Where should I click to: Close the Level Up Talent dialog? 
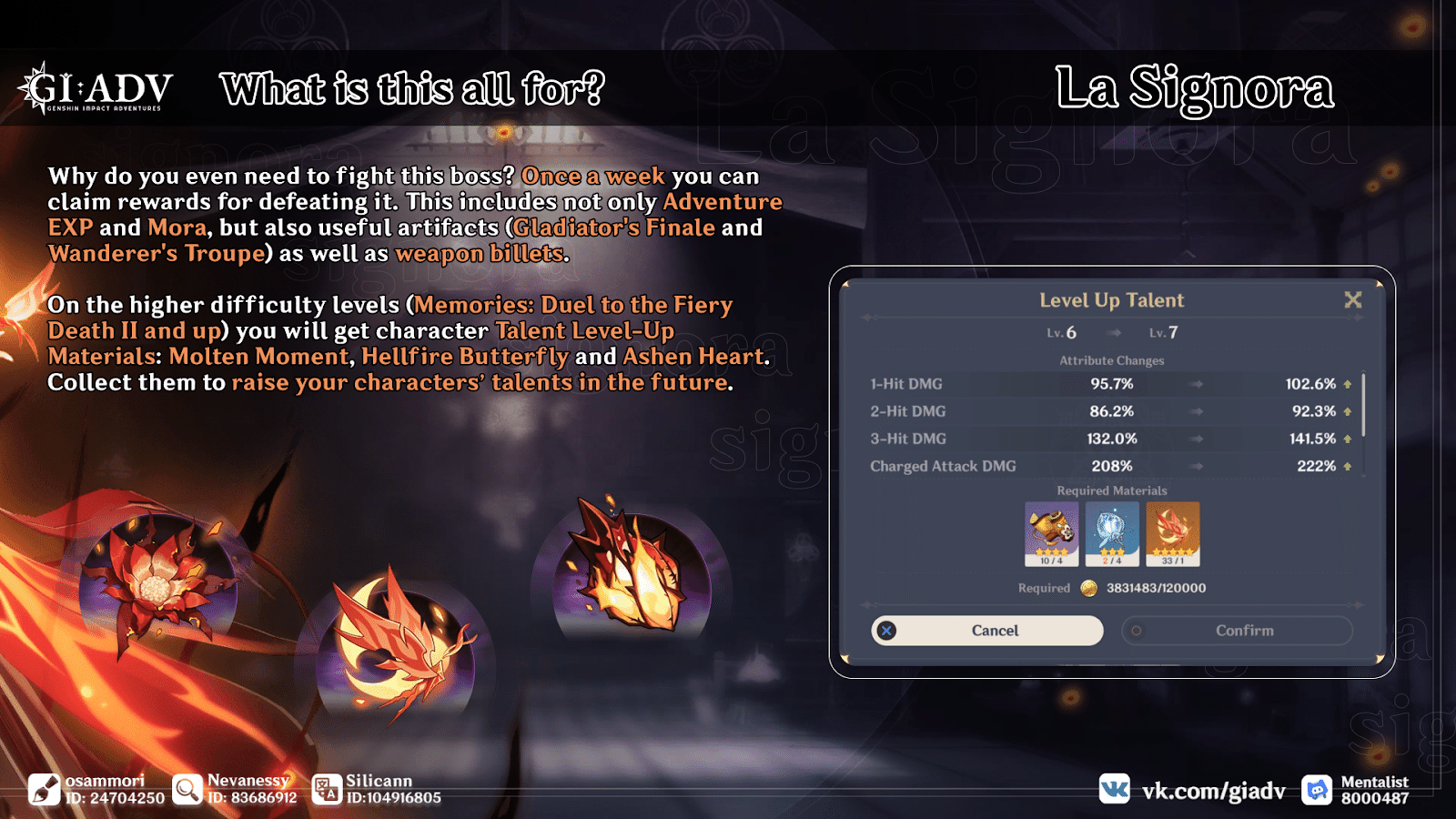(1353, 299)
